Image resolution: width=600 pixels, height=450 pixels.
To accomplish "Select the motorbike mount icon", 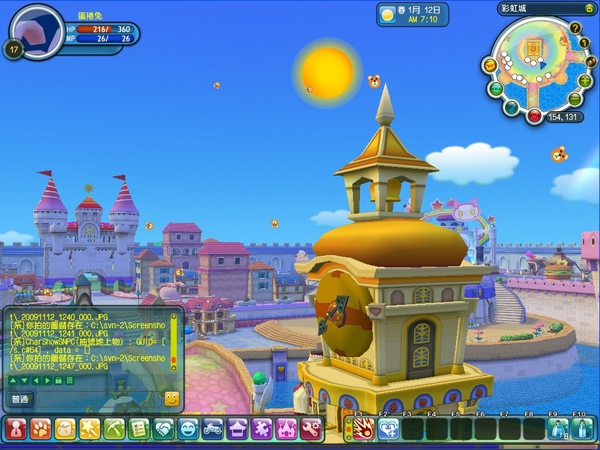I will click(213, 429).
